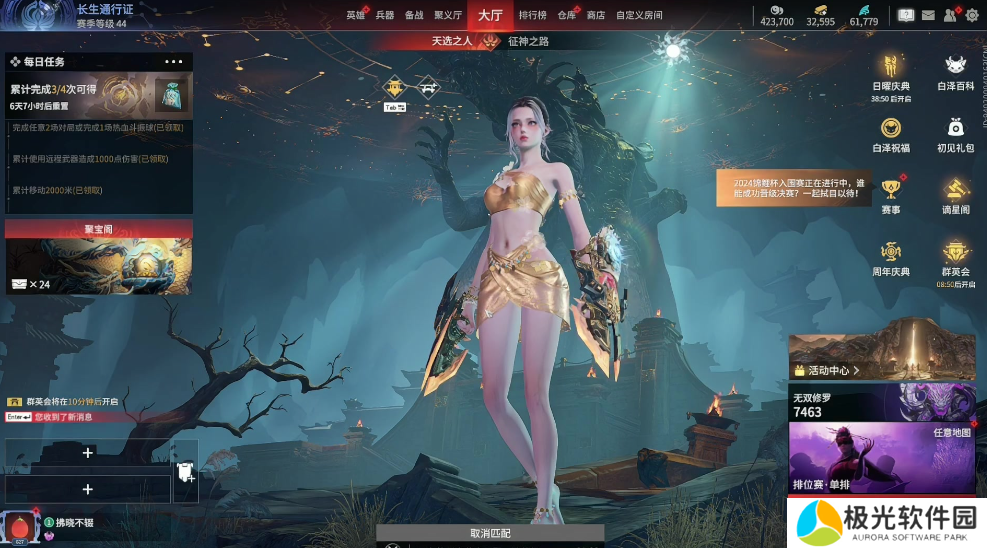Image resolution: width=987 pixels, height=548 pixels.
Task: Open the 聚宝阁 treasure banner
Action: [99, 258]
